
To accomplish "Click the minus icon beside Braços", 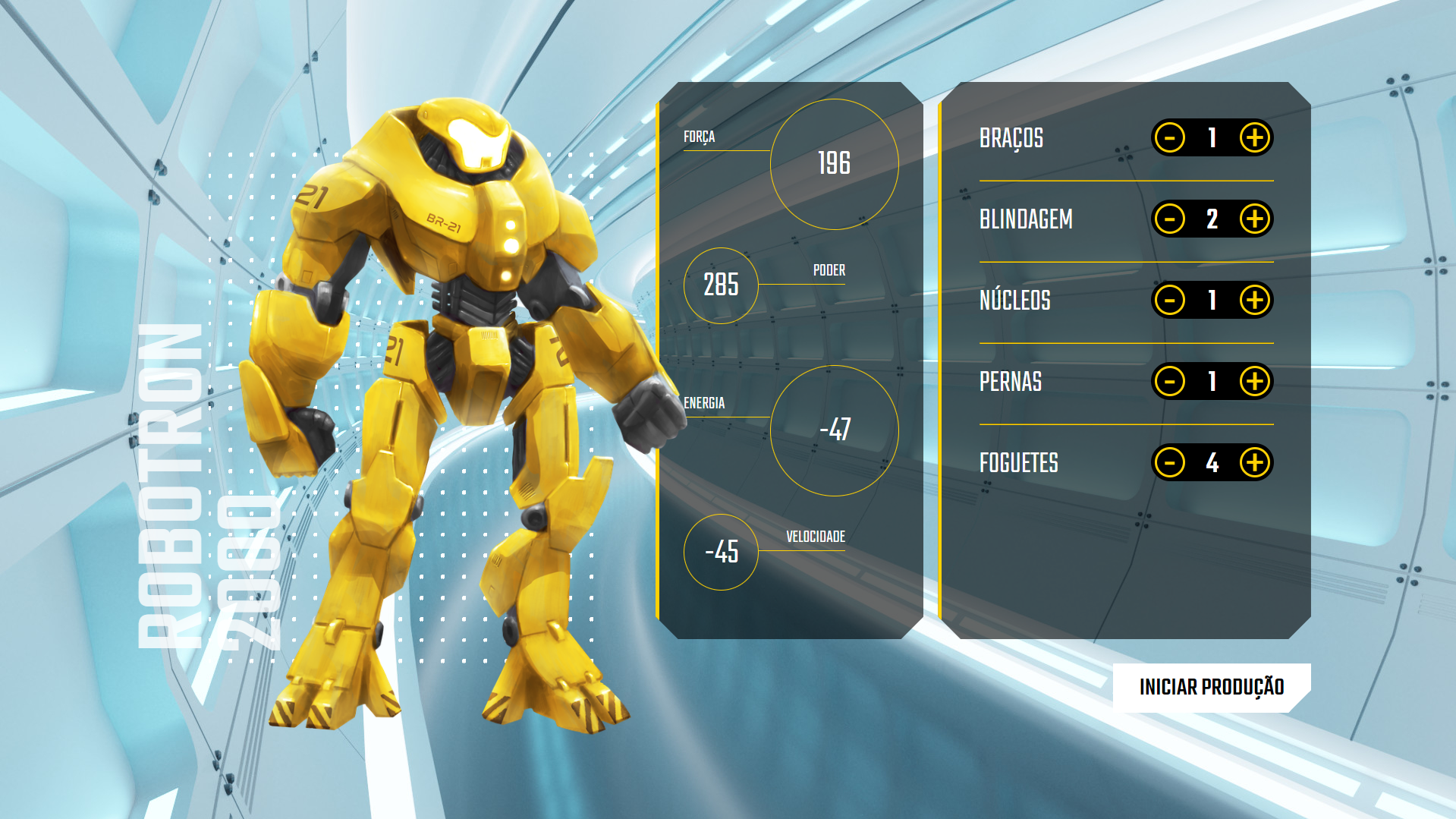I will coord(1170,138).
